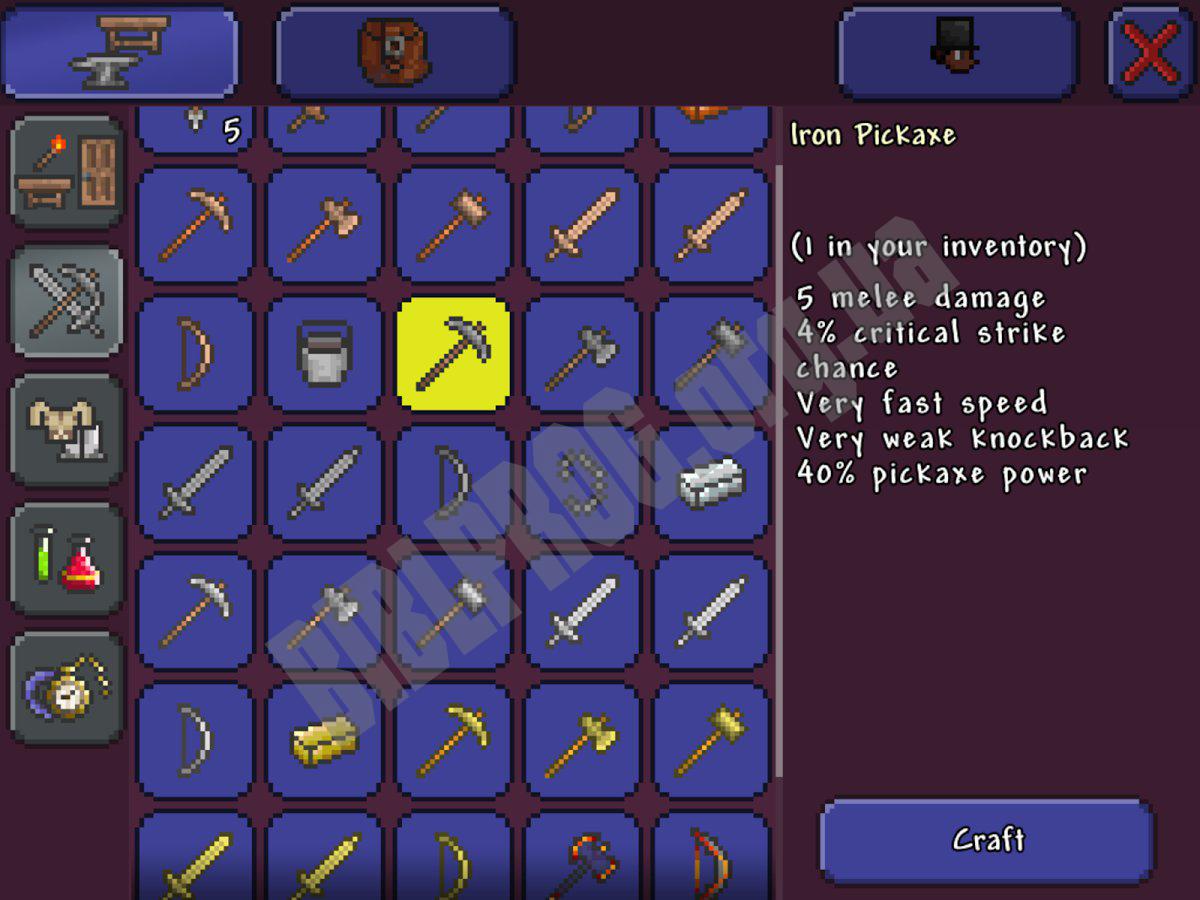This screenshot has width=1200, height=900.
Task: Choose the iron axe recipe
Action: click(583, 353)
